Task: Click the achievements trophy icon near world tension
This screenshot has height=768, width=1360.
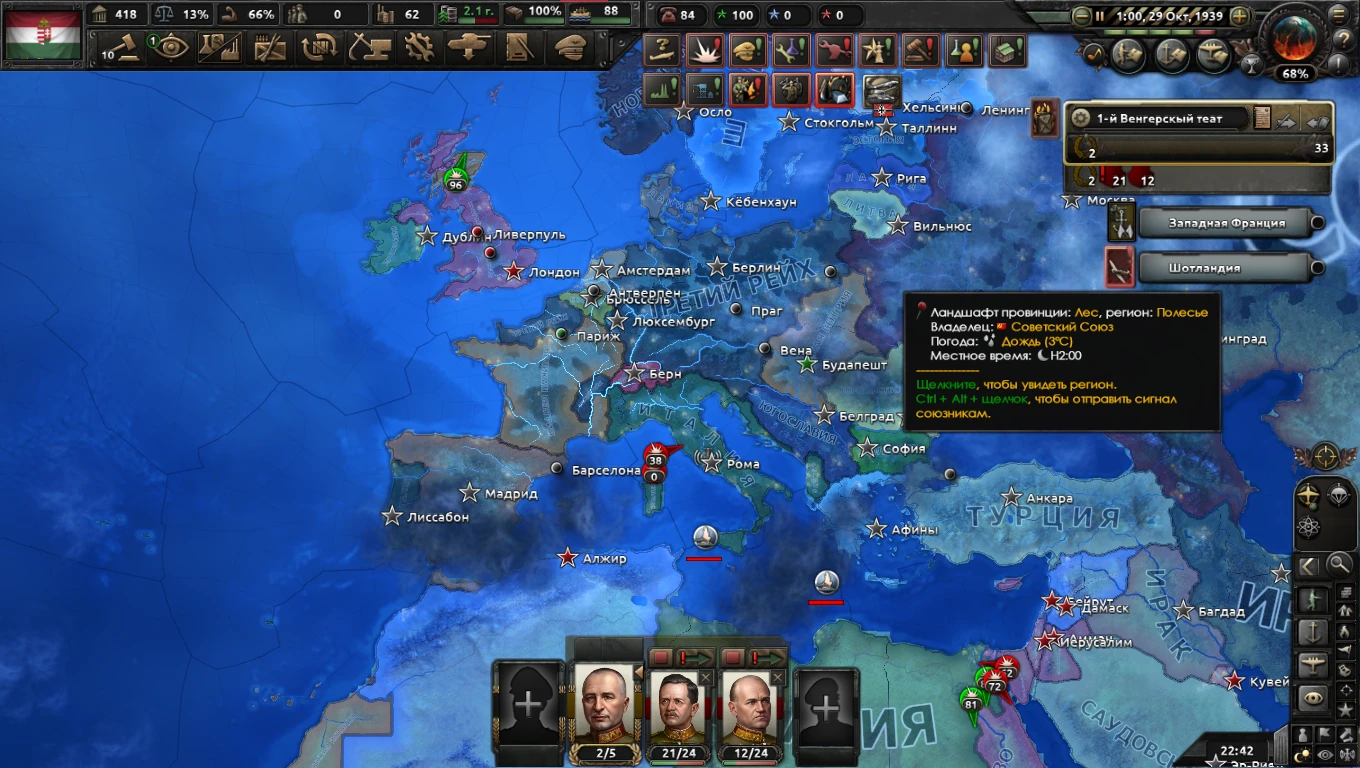Action: coord(1251,62)
